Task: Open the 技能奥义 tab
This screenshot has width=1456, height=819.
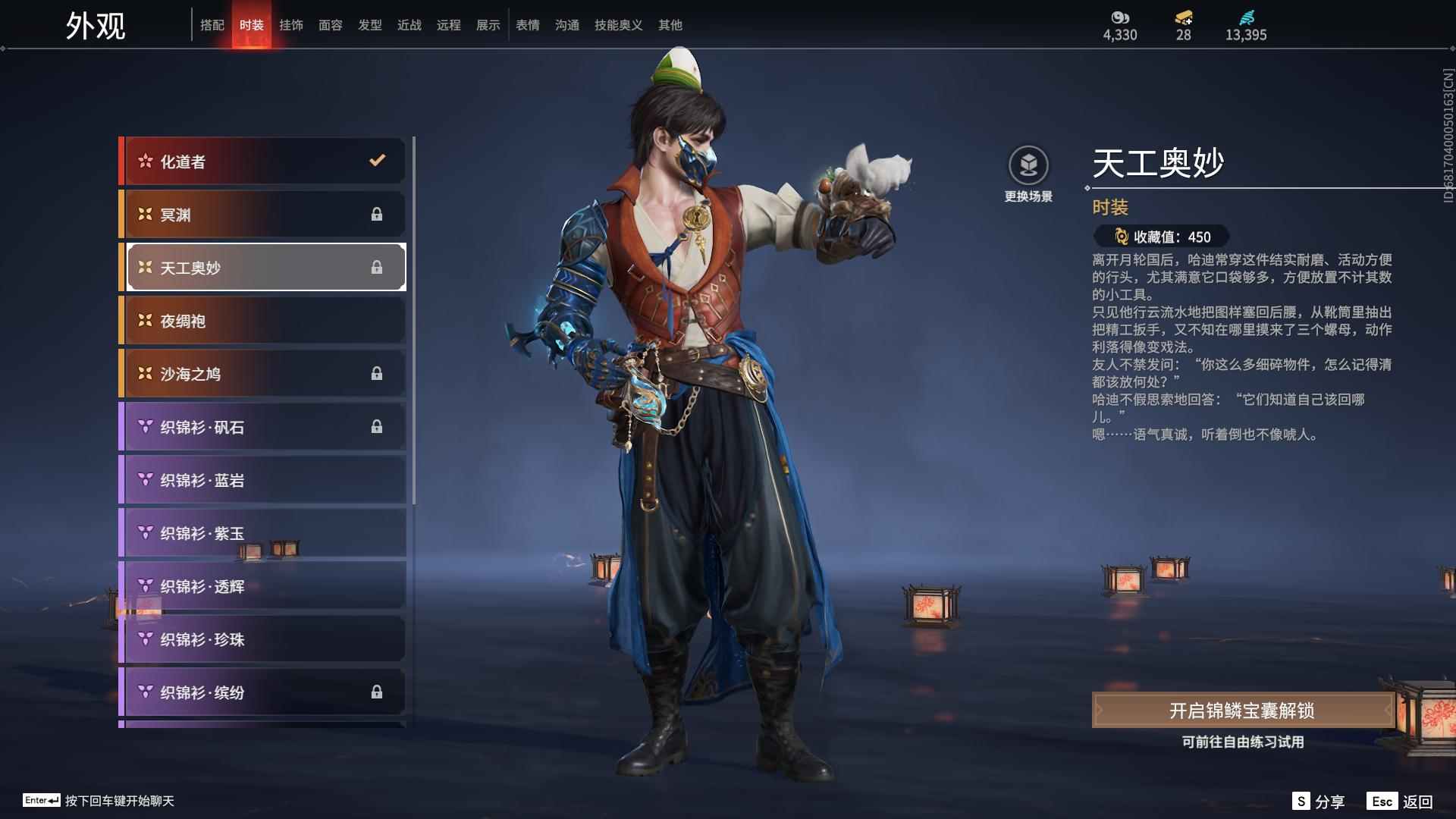Action: tap(618, 25)
